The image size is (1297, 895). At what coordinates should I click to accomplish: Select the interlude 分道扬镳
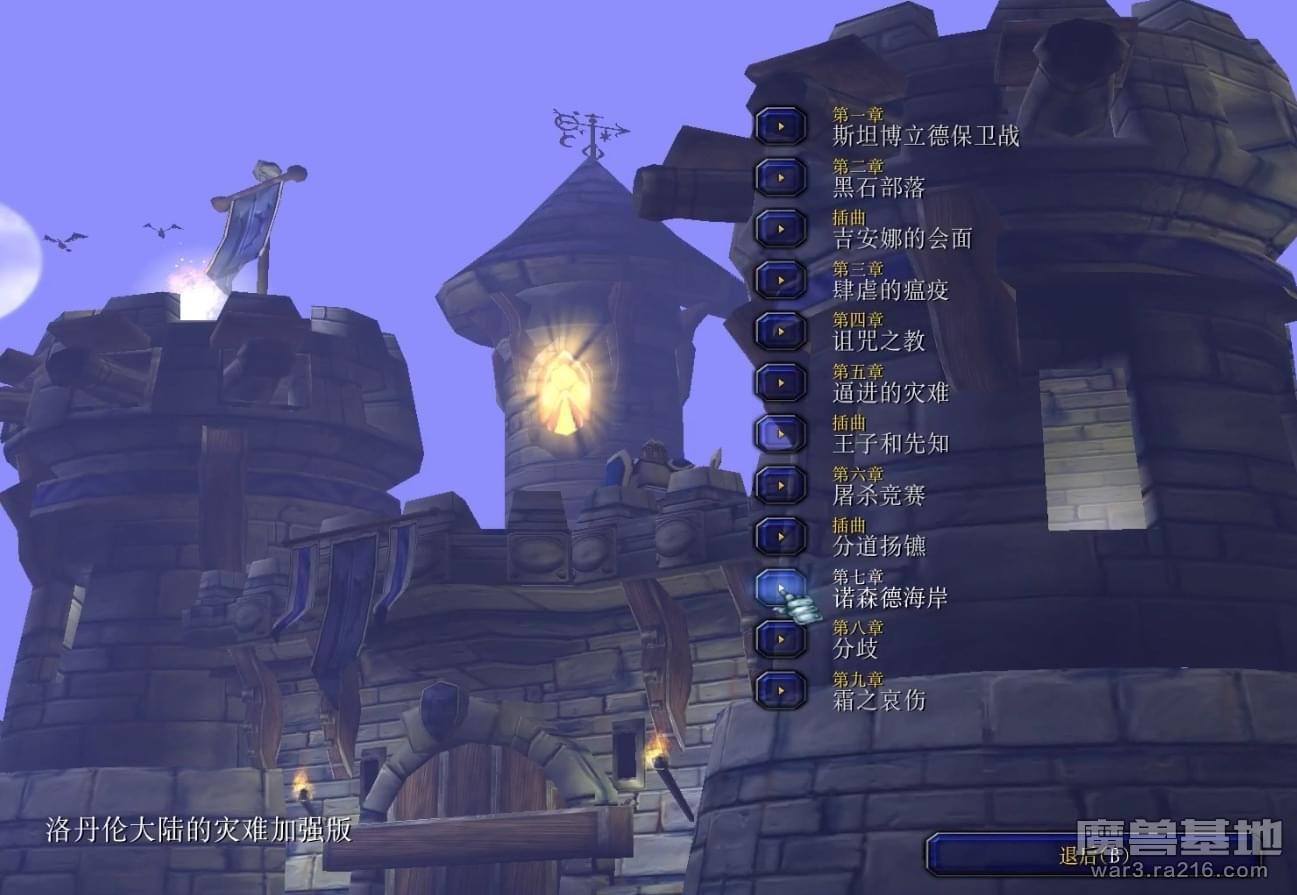coord(780,536)
